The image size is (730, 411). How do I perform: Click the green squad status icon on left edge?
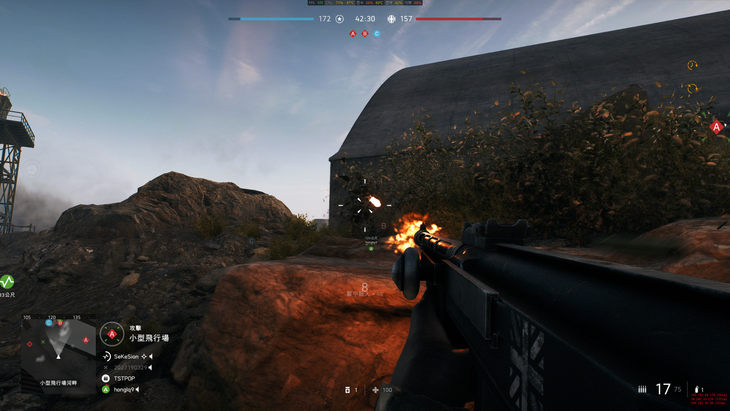point(7,281)
